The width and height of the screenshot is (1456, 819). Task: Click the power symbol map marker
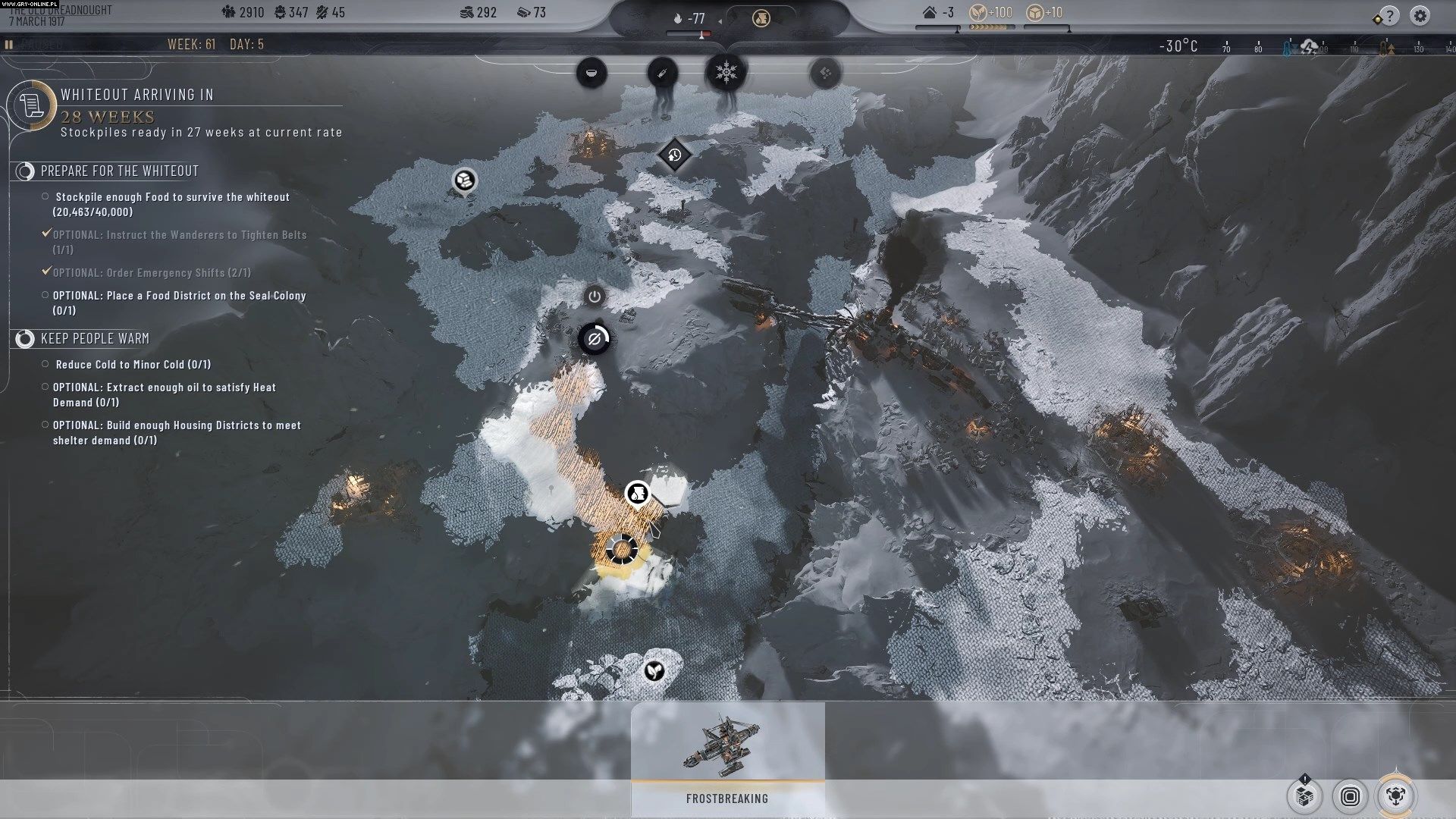pos(595,297)
